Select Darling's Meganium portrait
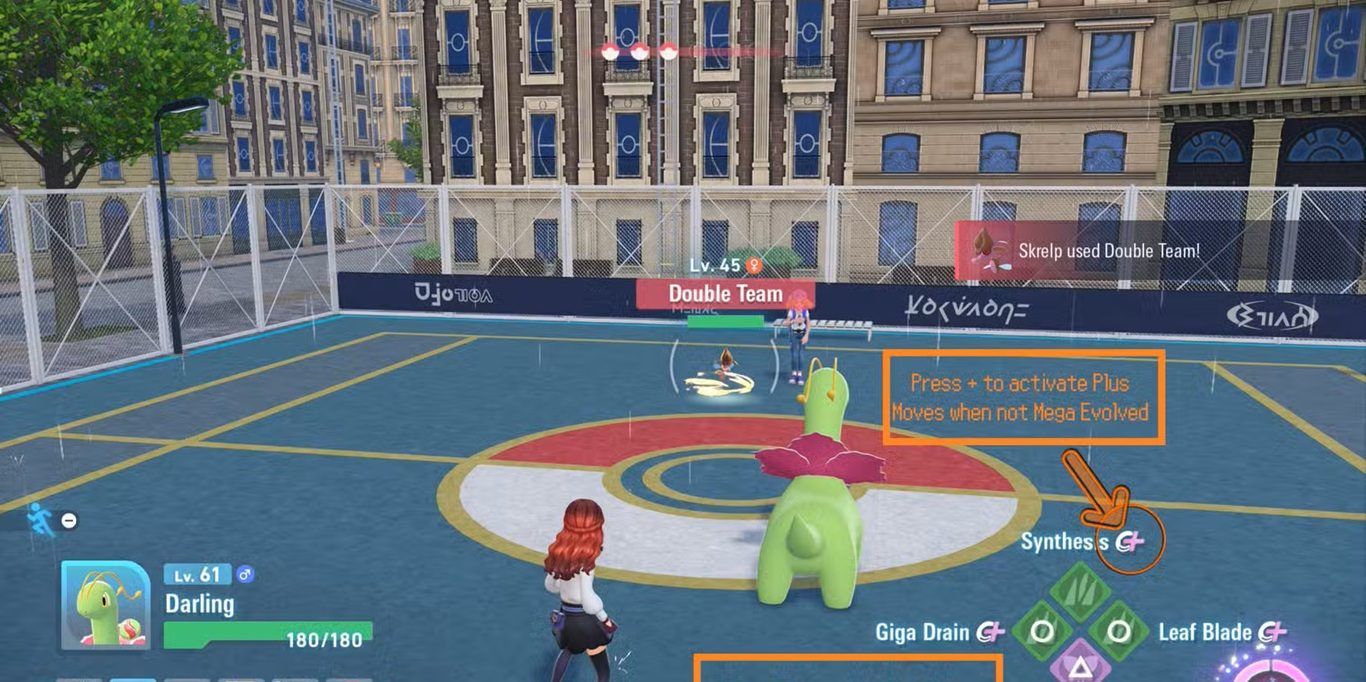This screenshot has height=682, width=1366. click(106, 604)
